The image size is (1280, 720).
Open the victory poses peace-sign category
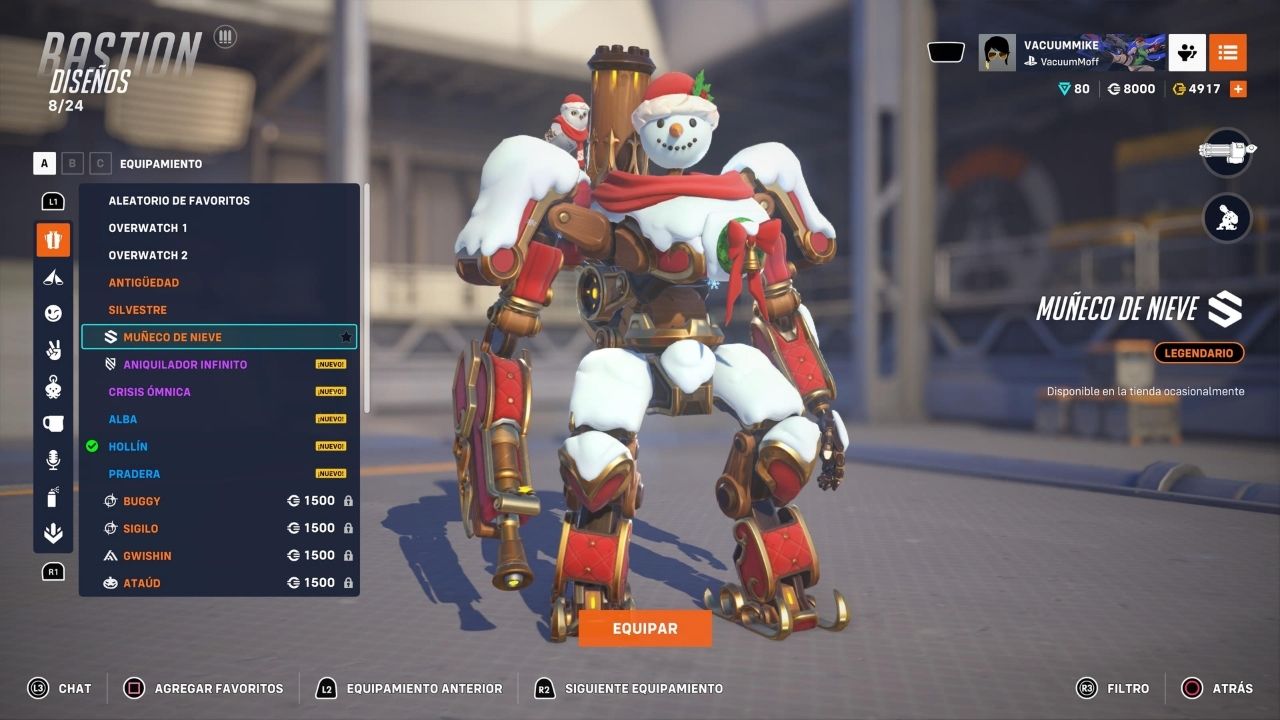[x=53, y=350]
